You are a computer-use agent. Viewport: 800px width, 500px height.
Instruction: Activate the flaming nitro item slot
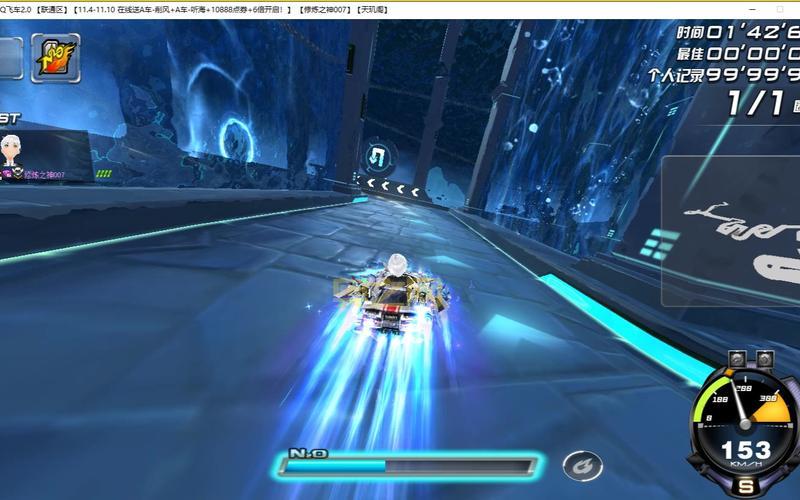[x=56, y=58]
